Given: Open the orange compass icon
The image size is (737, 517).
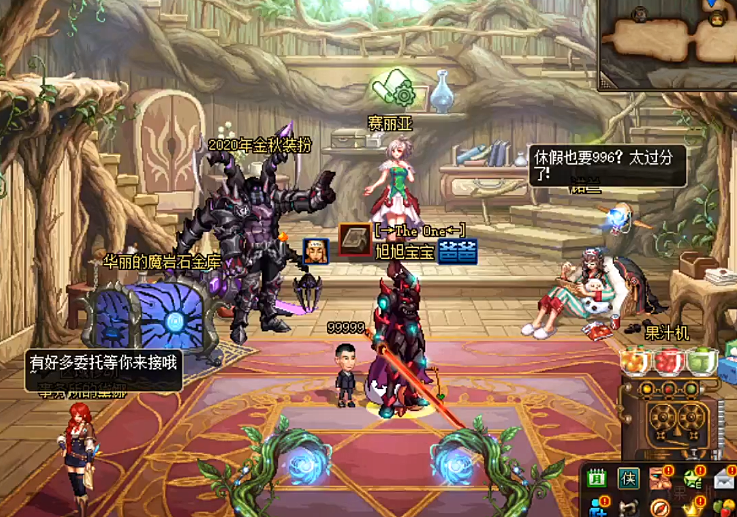Looking at the screenshot, I should [660, 507].
